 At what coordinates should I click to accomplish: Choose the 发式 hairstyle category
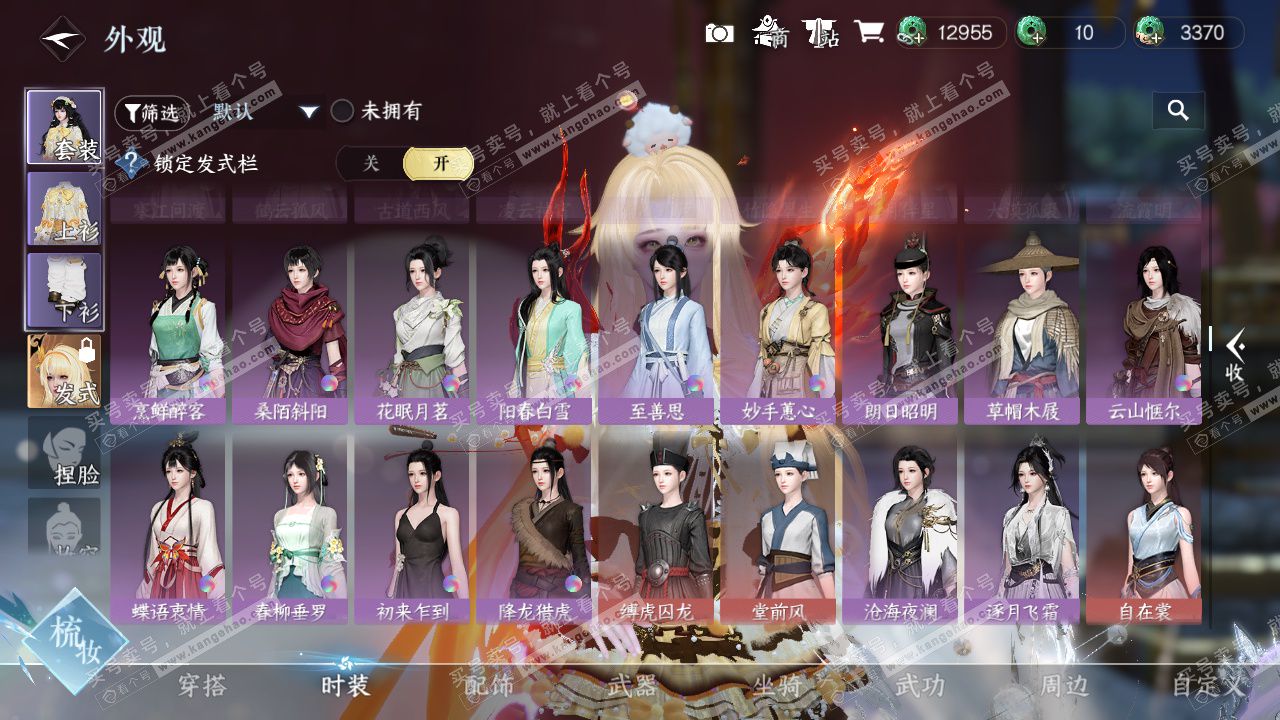64,371
